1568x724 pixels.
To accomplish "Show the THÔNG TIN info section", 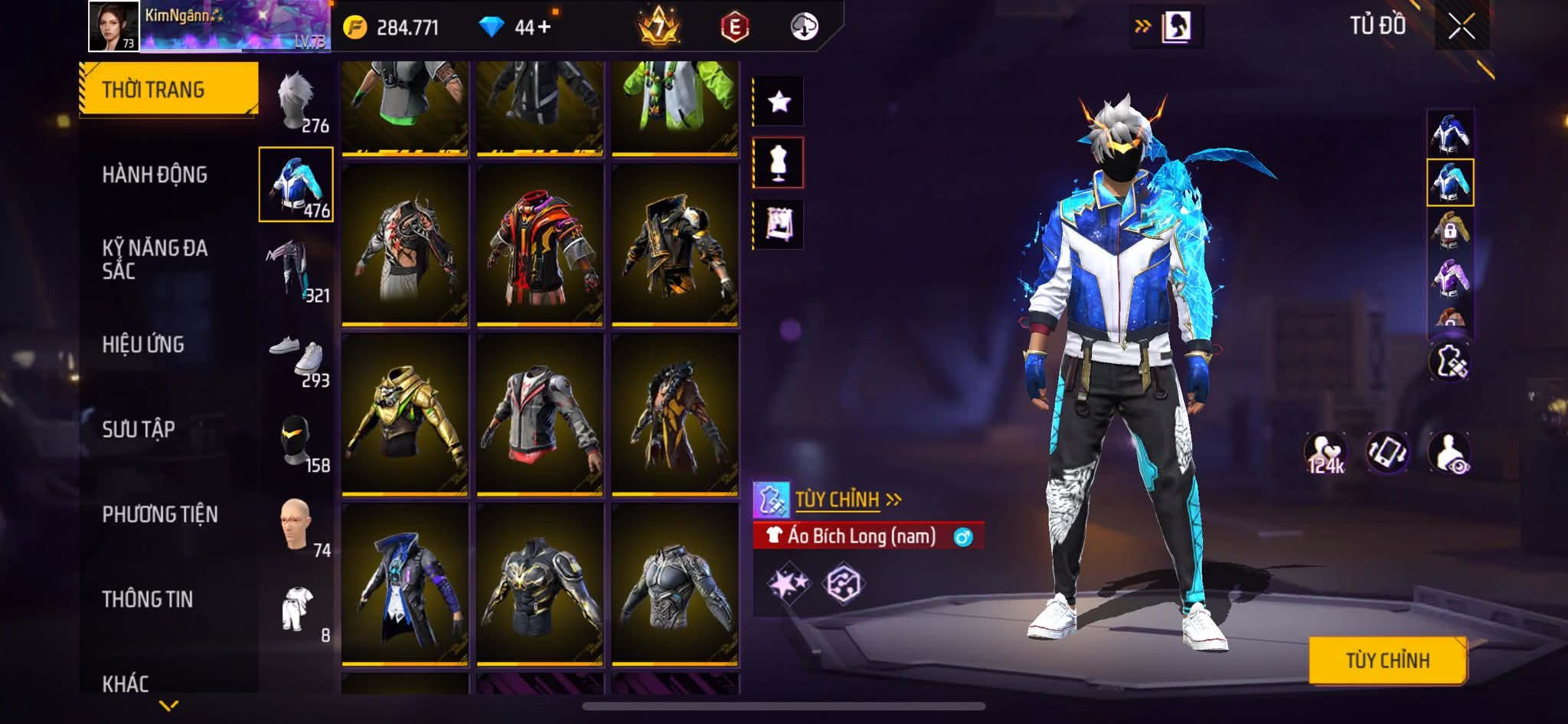I will (148, 599).
